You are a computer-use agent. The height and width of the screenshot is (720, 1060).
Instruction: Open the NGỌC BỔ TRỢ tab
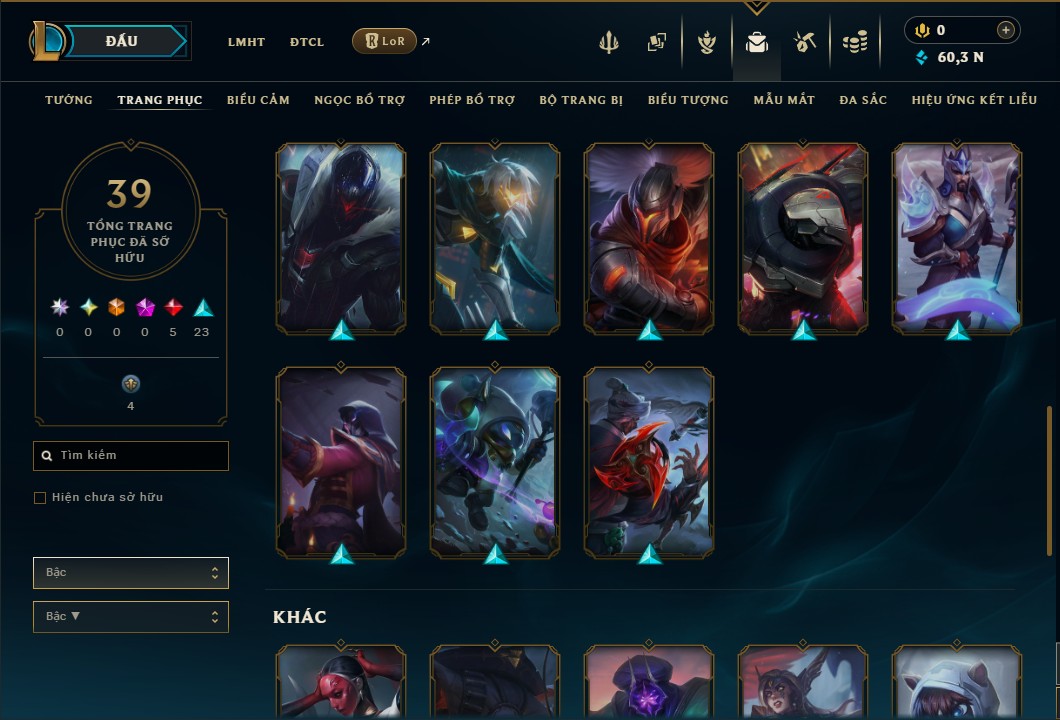point(359,100)
